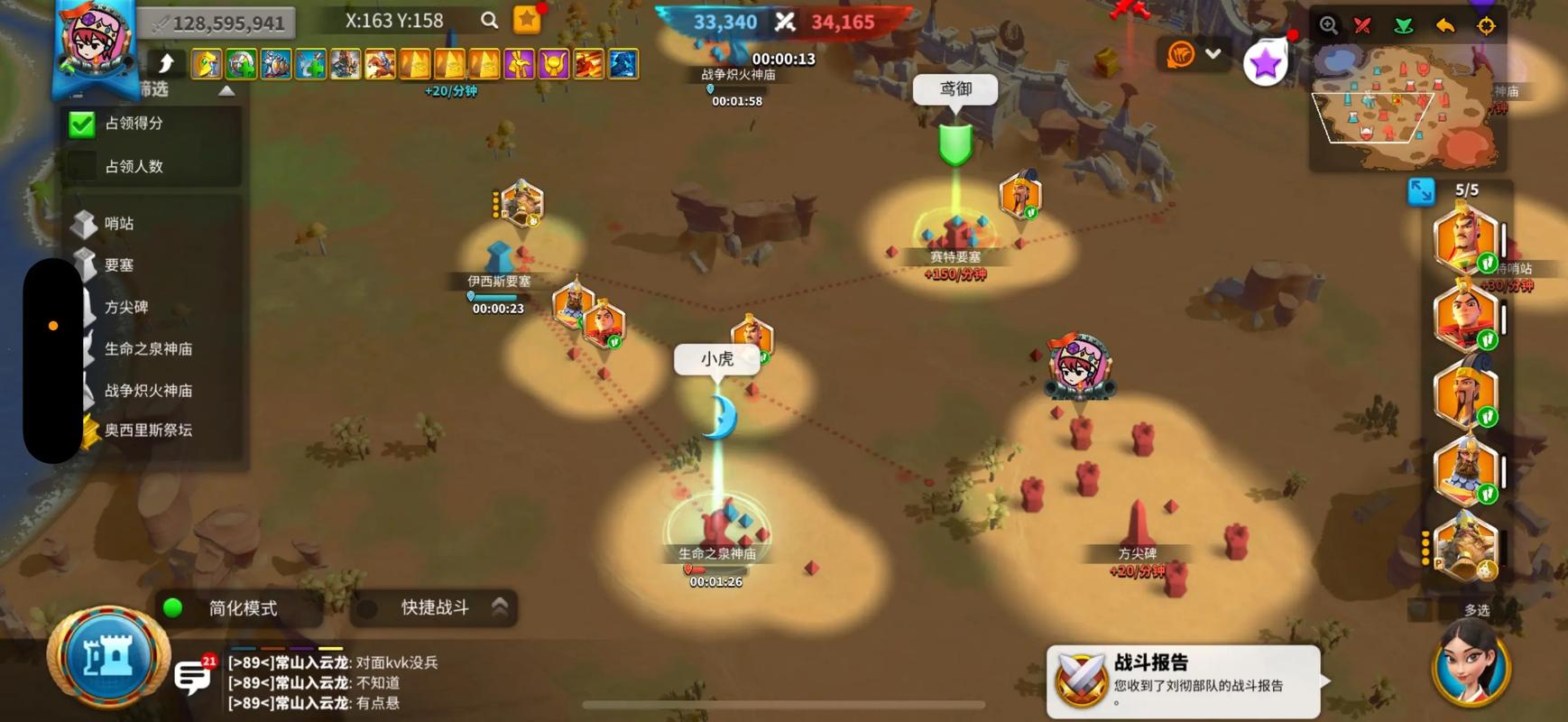The image size is (1568, 722).
Task: Expand the 快捷战斗 quick battle panel
Action: point(500,607)
